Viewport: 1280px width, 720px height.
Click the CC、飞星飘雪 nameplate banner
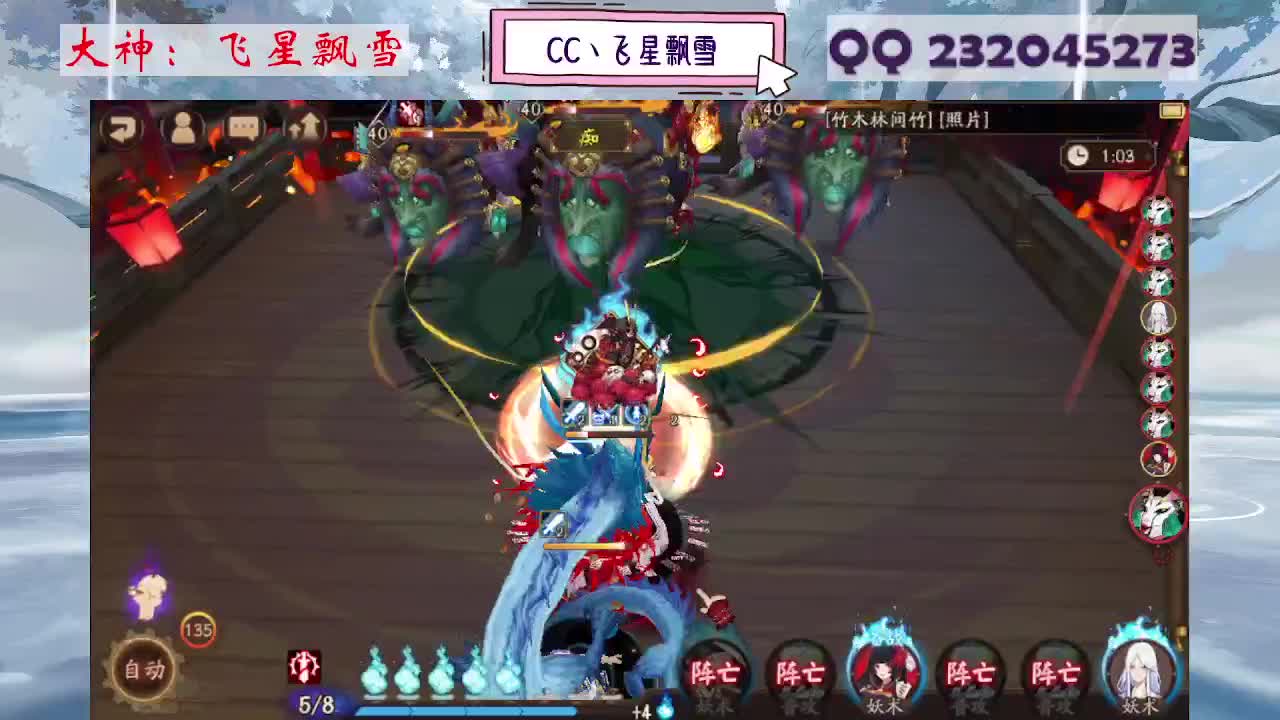click(637, 45)
